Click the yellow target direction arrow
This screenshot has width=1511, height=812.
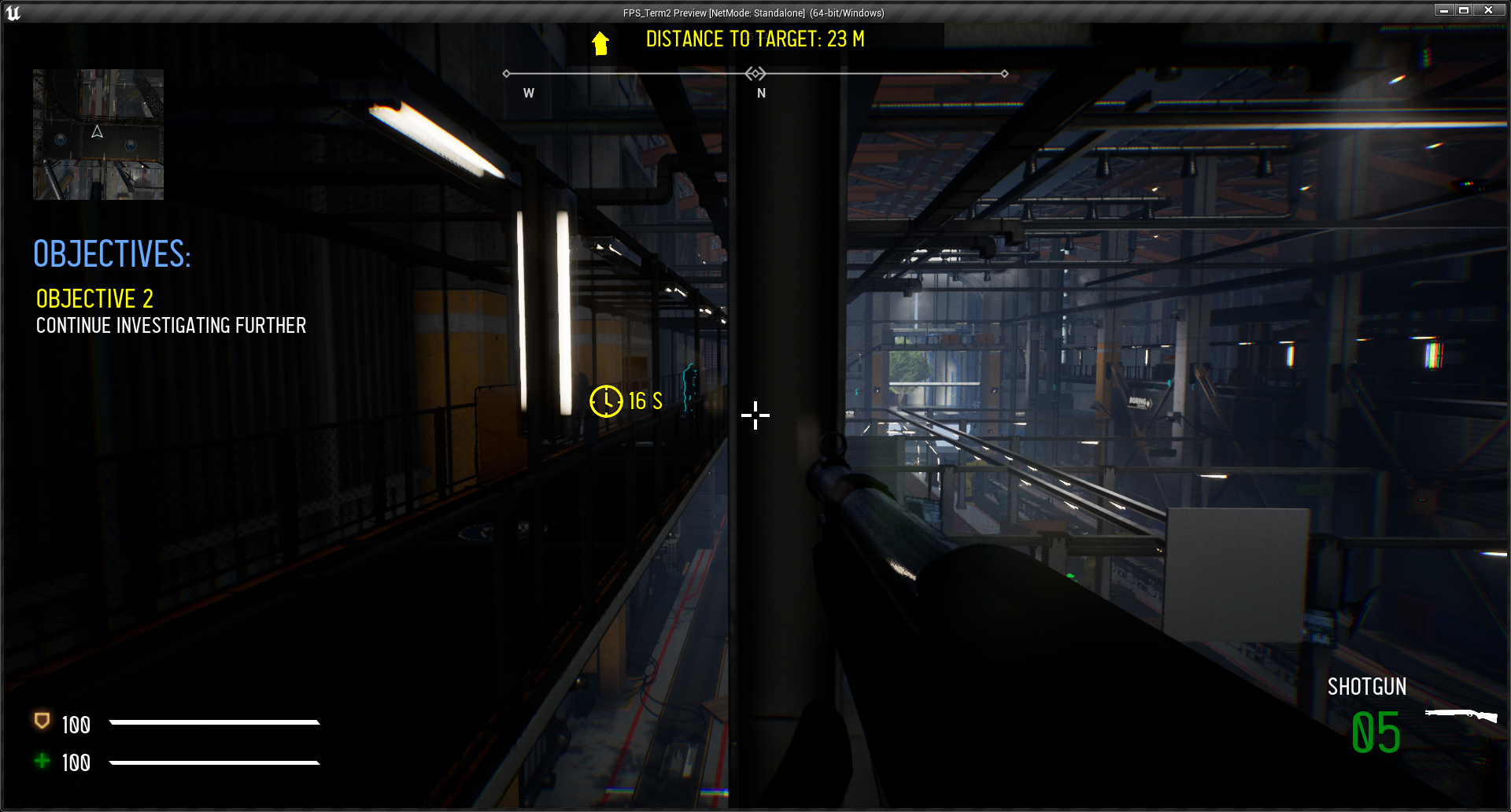600,43
